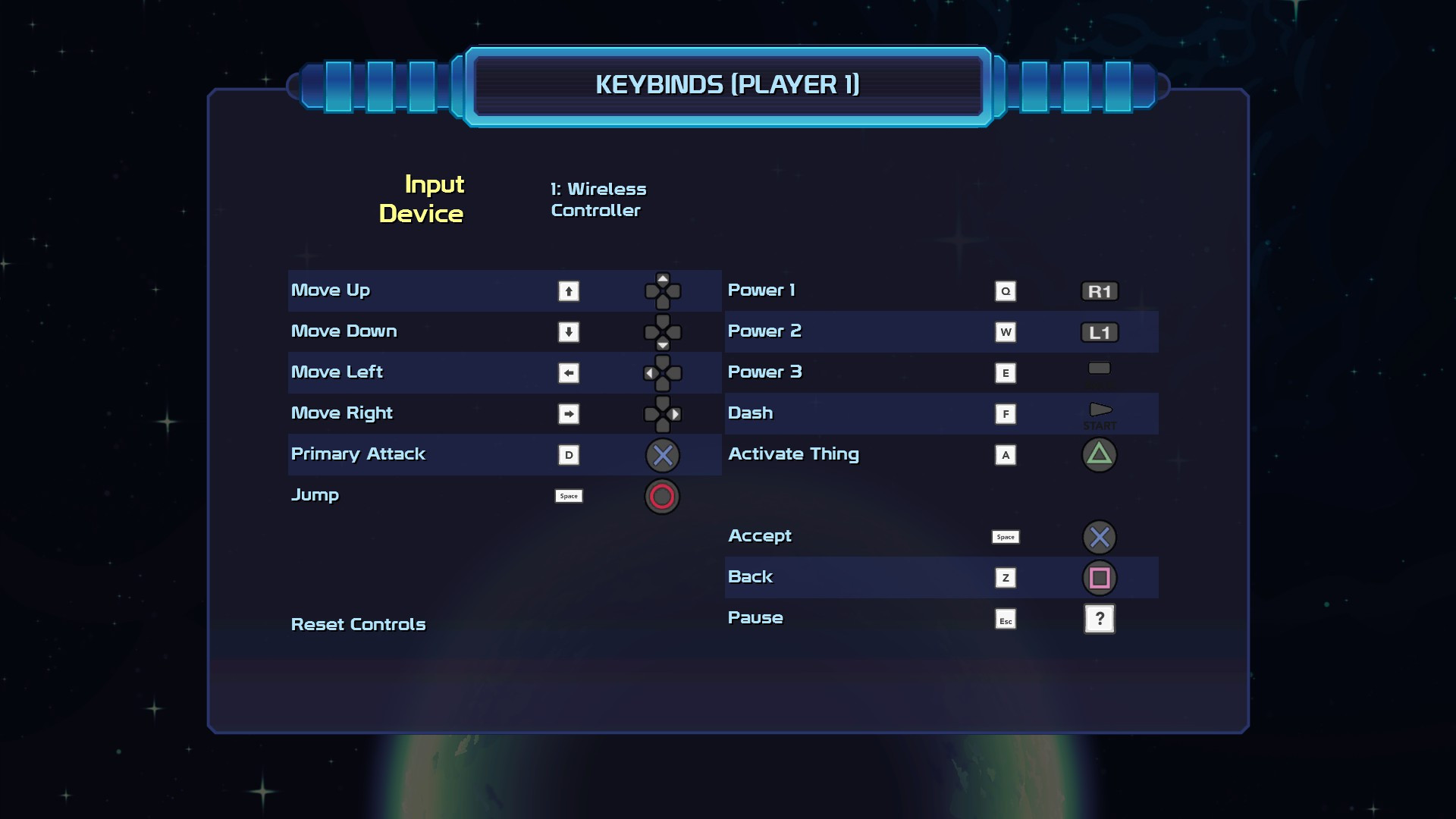Click the D-pad down icon for Move Down
Image resolution: width=1456 pixels, height=819 pixels.
tap(664, 332)
